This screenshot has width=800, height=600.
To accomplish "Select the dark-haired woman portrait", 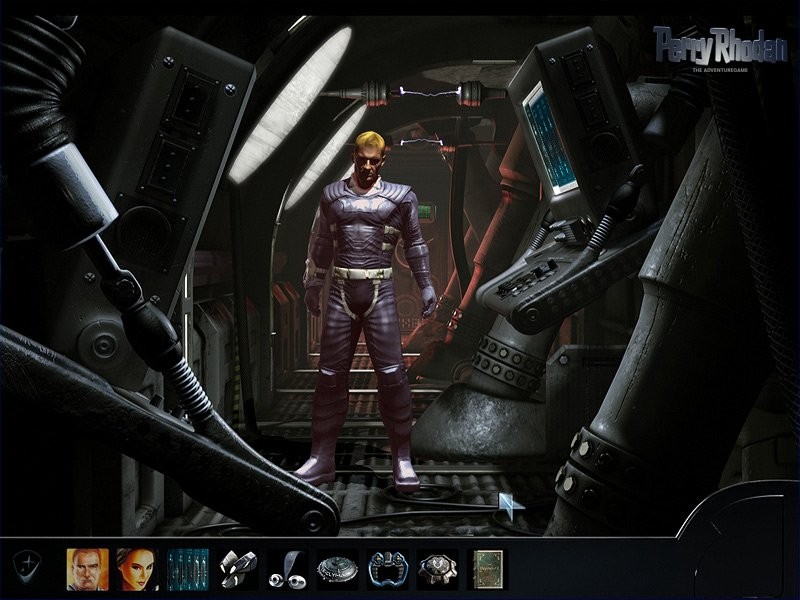I will pyautogui.click(x=137, y=568).
